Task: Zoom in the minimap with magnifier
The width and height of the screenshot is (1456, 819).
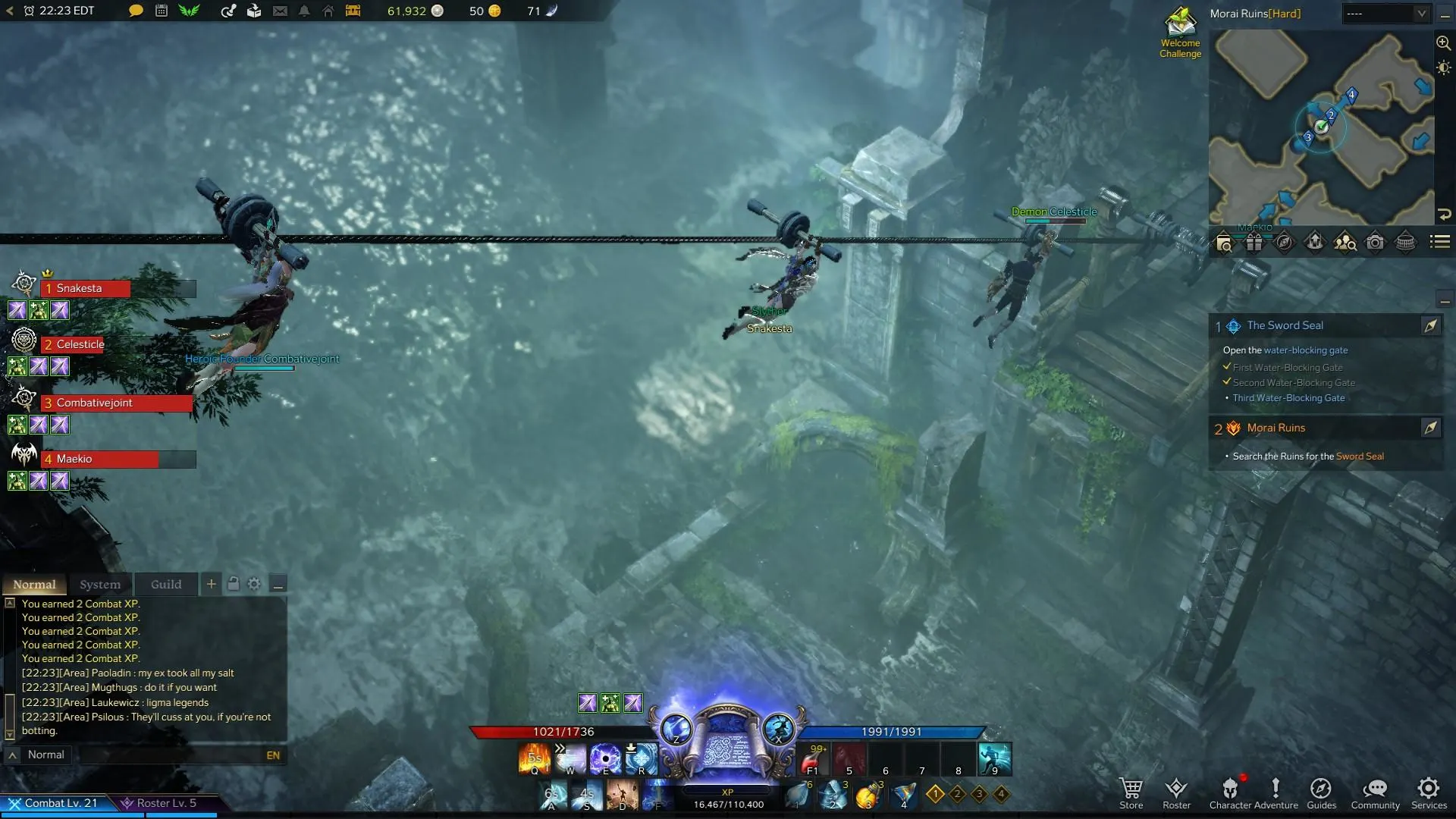Action: (1443, 43)
